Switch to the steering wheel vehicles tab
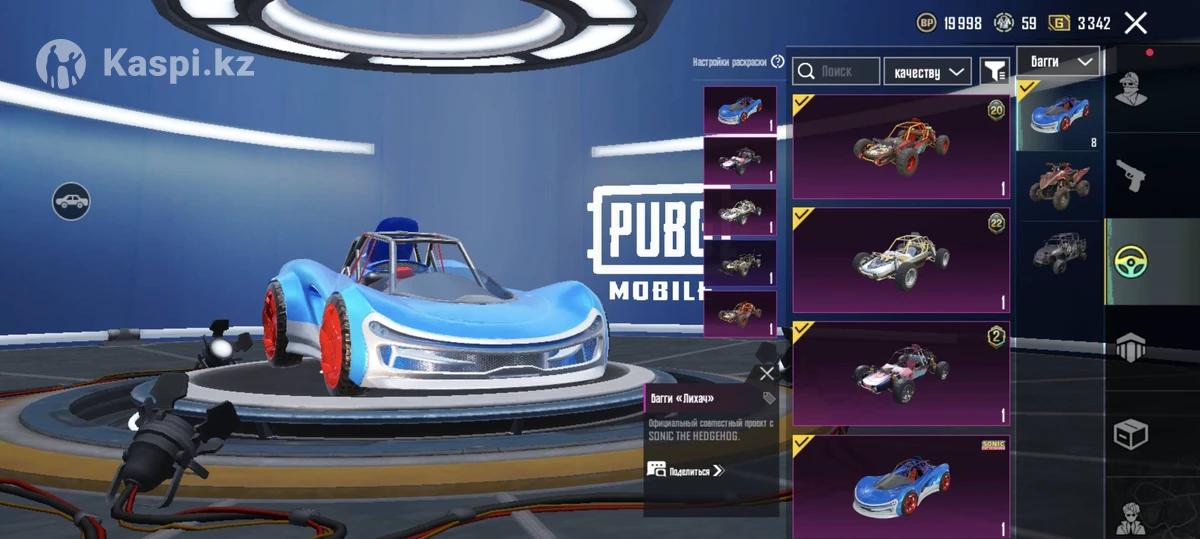This screenshot has height=539, width=1200. (1132, 261)
